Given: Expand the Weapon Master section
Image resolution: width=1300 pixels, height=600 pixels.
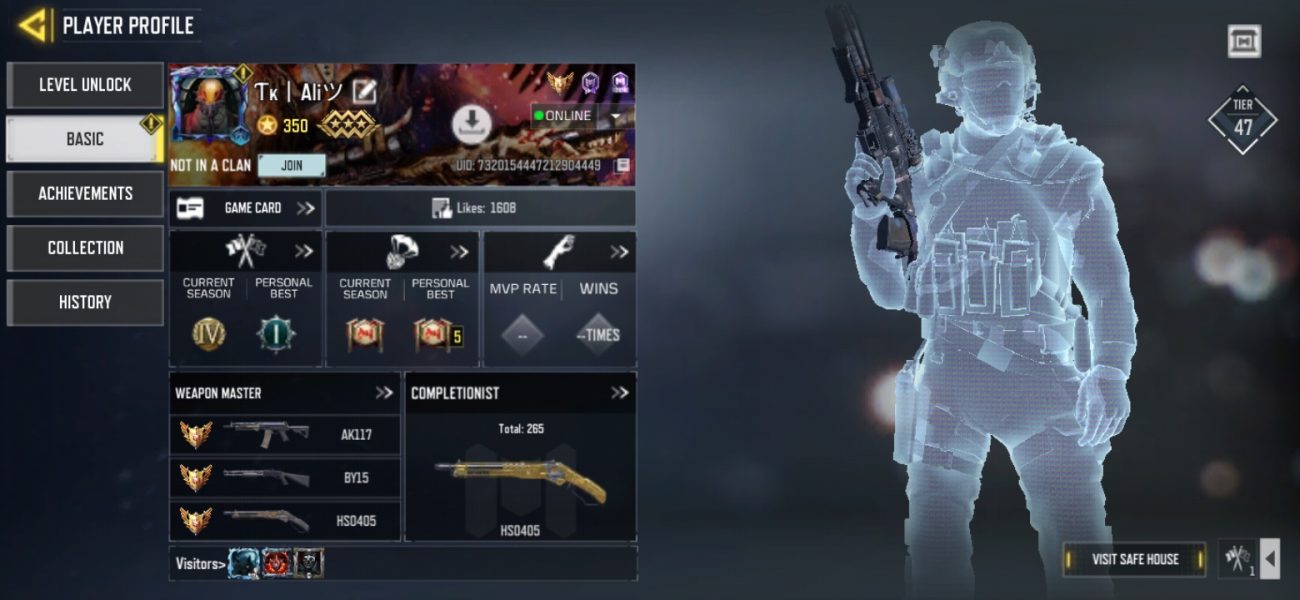Looking at the screenshot, I should (384, 393).
